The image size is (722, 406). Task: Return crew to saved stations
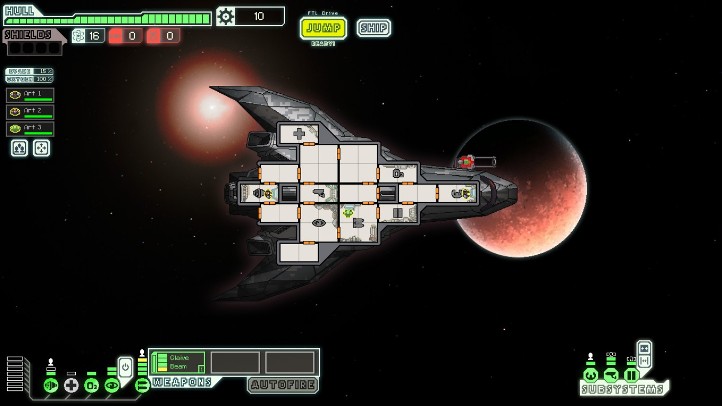[41, 148]
